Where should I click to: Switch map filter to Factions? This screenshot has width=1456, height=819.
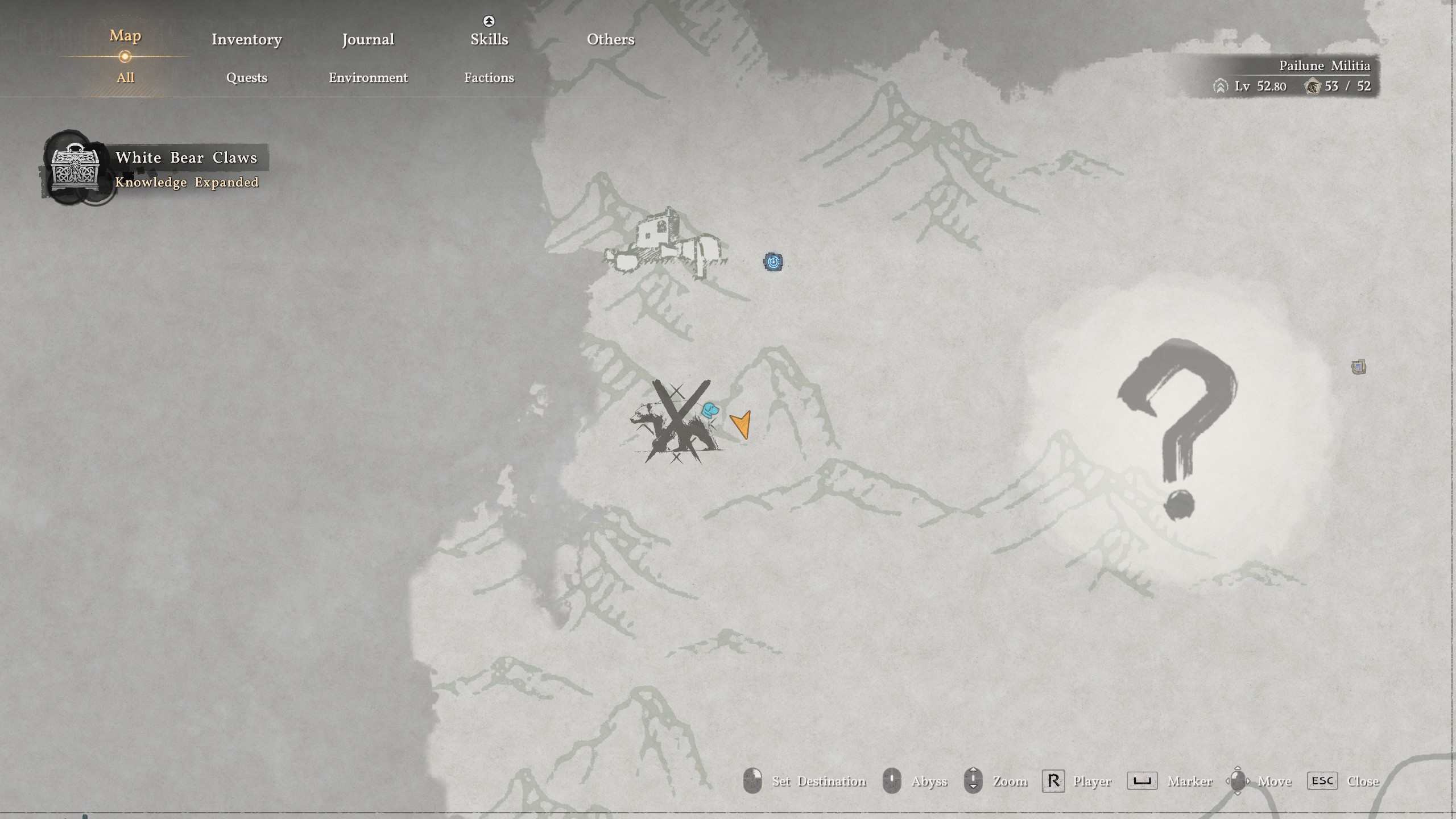[489, 78]
